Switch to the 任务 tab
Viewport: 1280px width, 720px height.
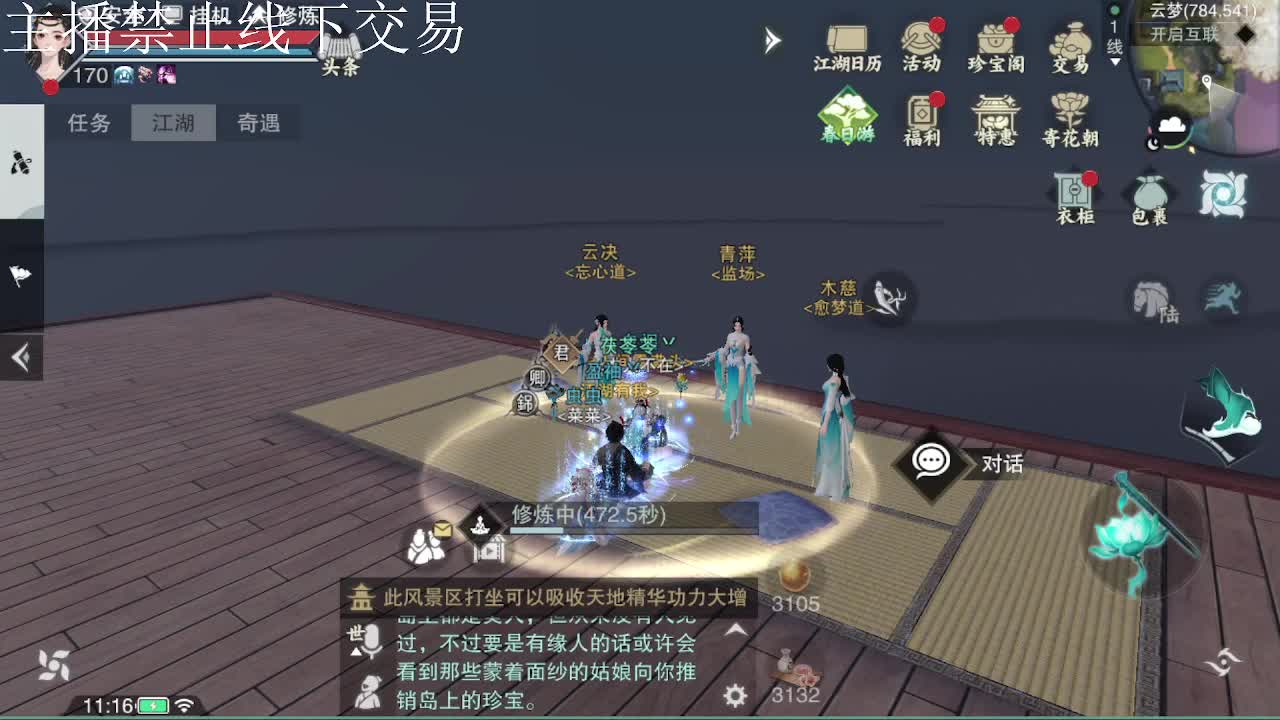click(89, 123)
